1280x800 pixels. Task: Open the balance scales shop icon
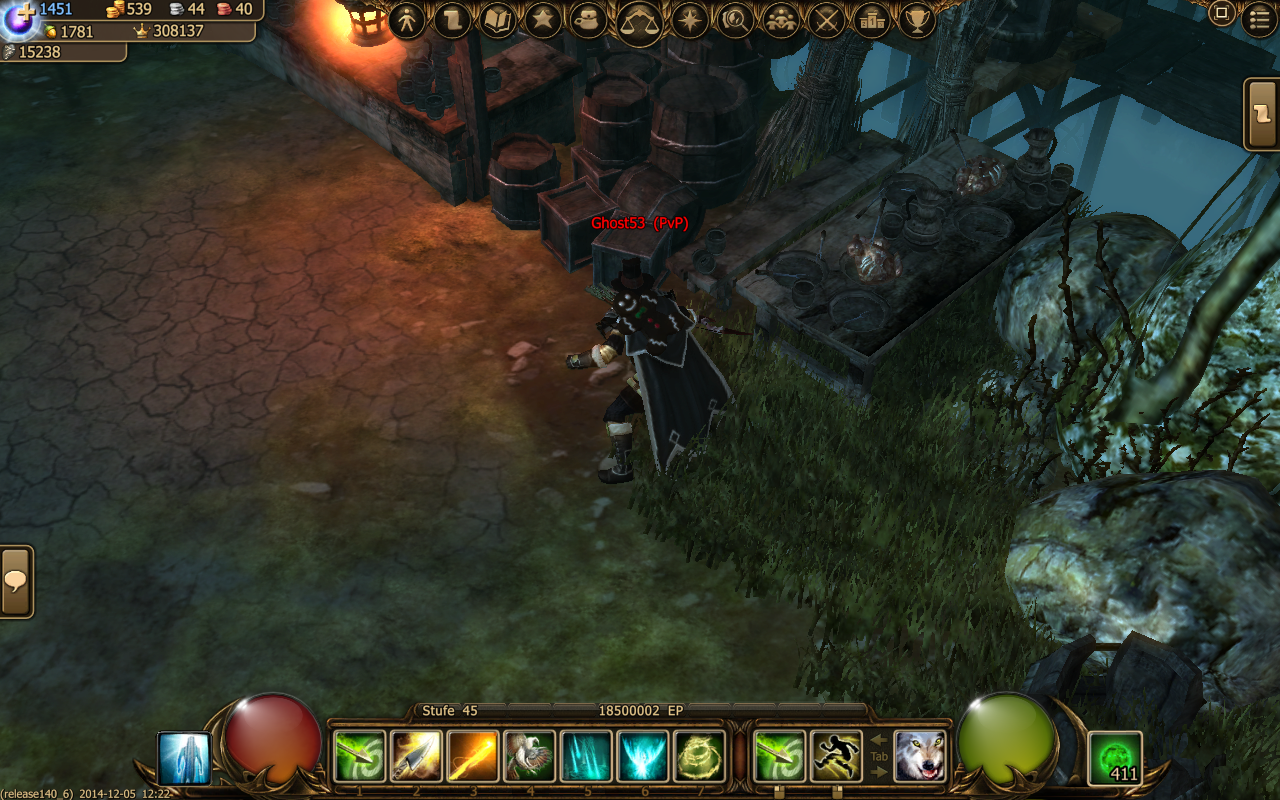pos(640,20)
